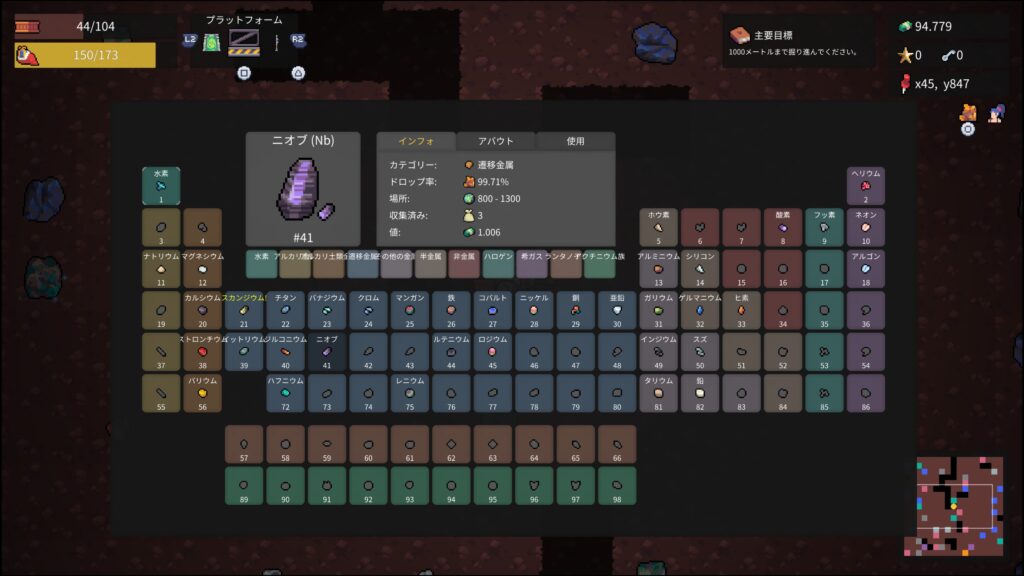
Task: Choose the ヘリウム element tile
Action: click(x=866, y=186)
